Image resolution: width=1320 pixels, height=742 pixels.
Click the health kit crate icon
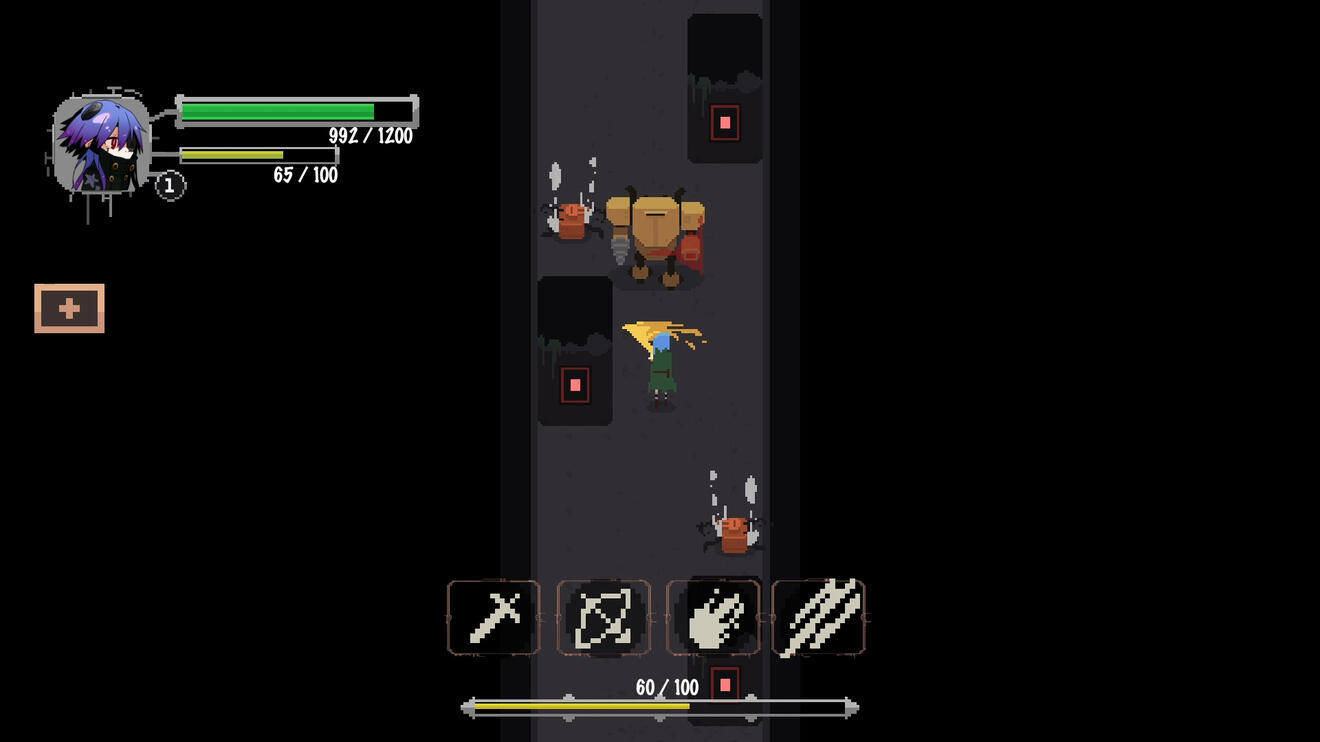[x=69, y=308]
